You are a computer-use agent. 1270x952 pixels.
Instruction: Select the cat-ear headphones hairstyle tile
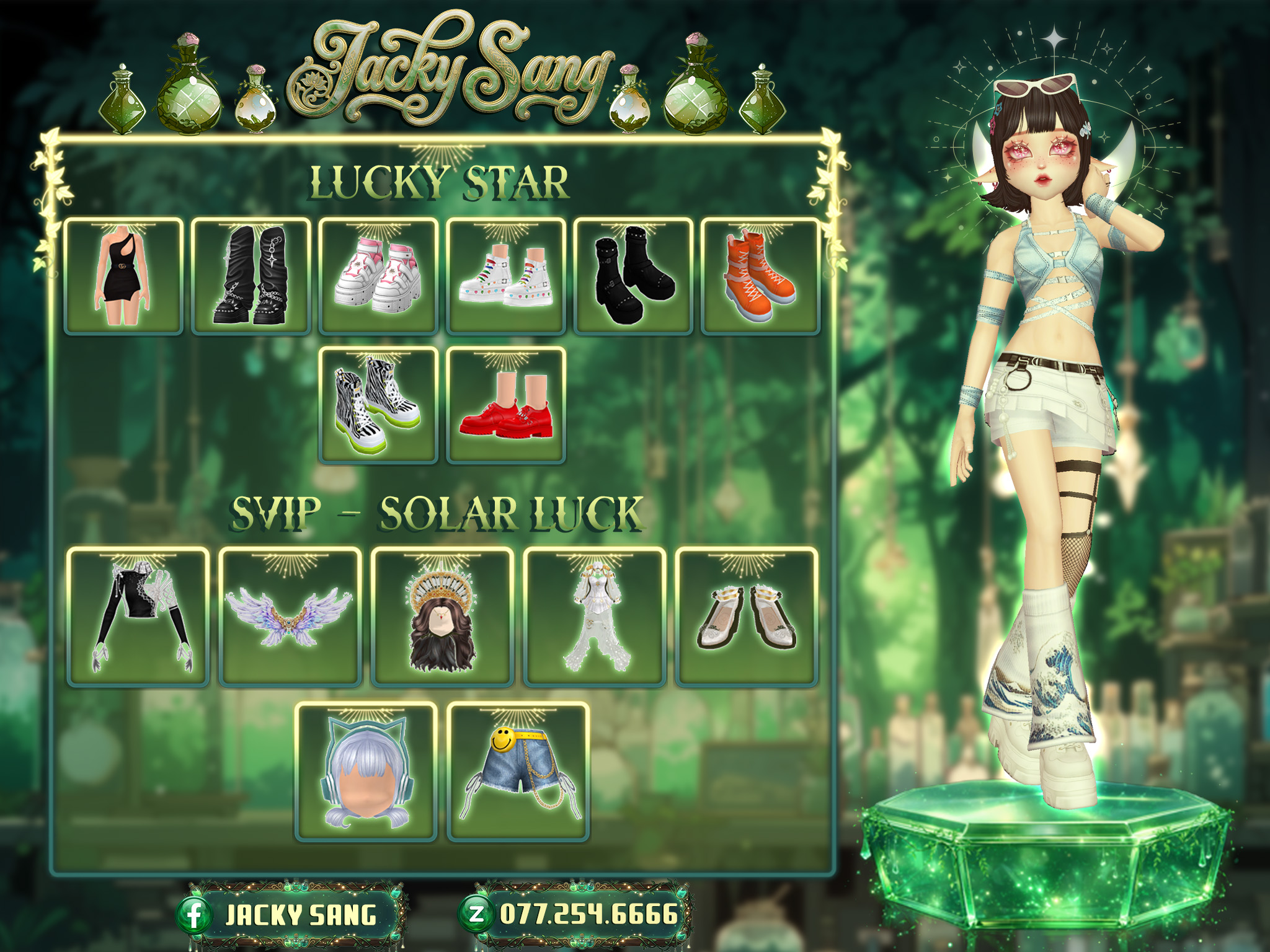366,772
